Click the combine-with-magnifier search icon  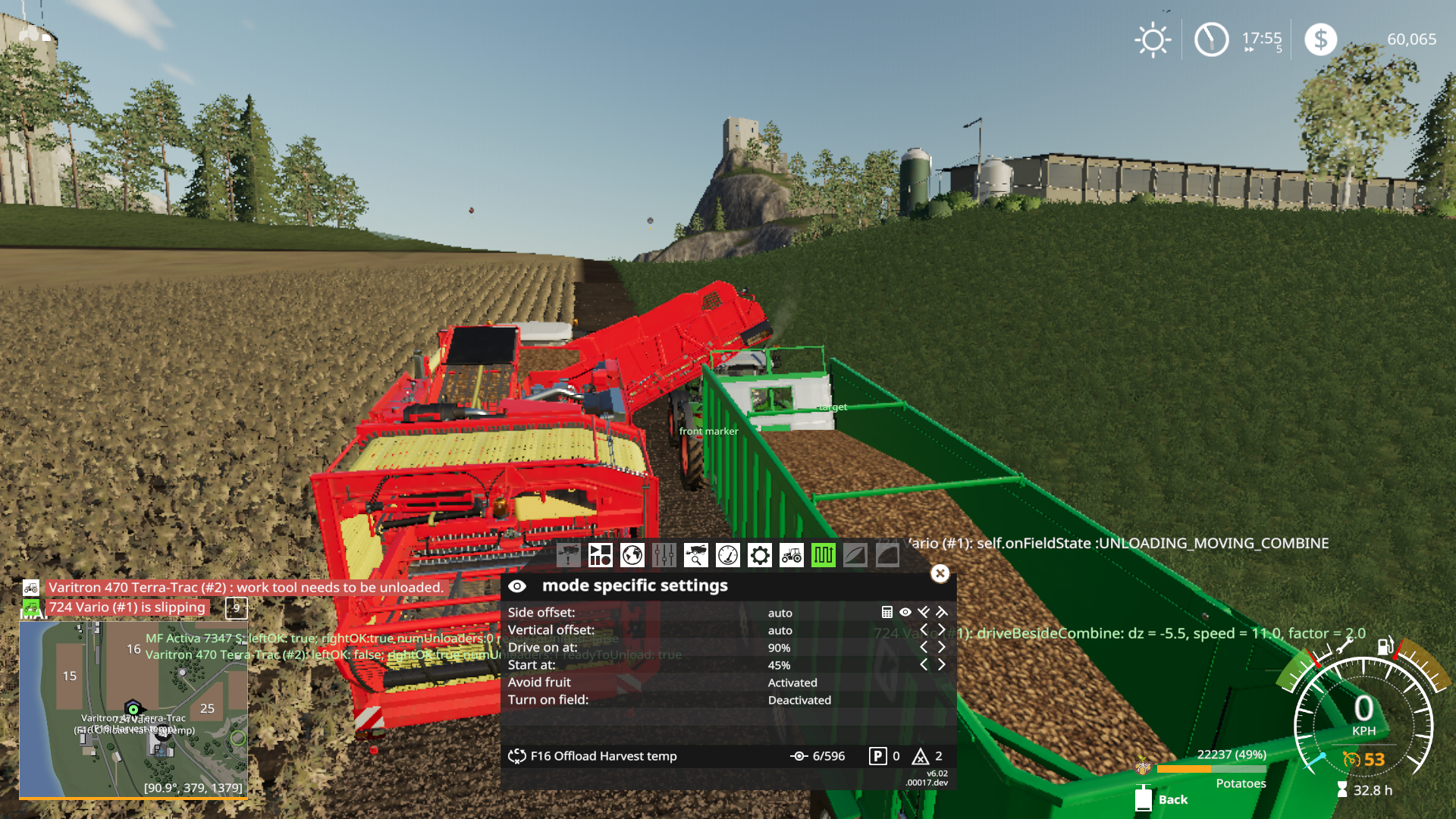tap(696, 556)
